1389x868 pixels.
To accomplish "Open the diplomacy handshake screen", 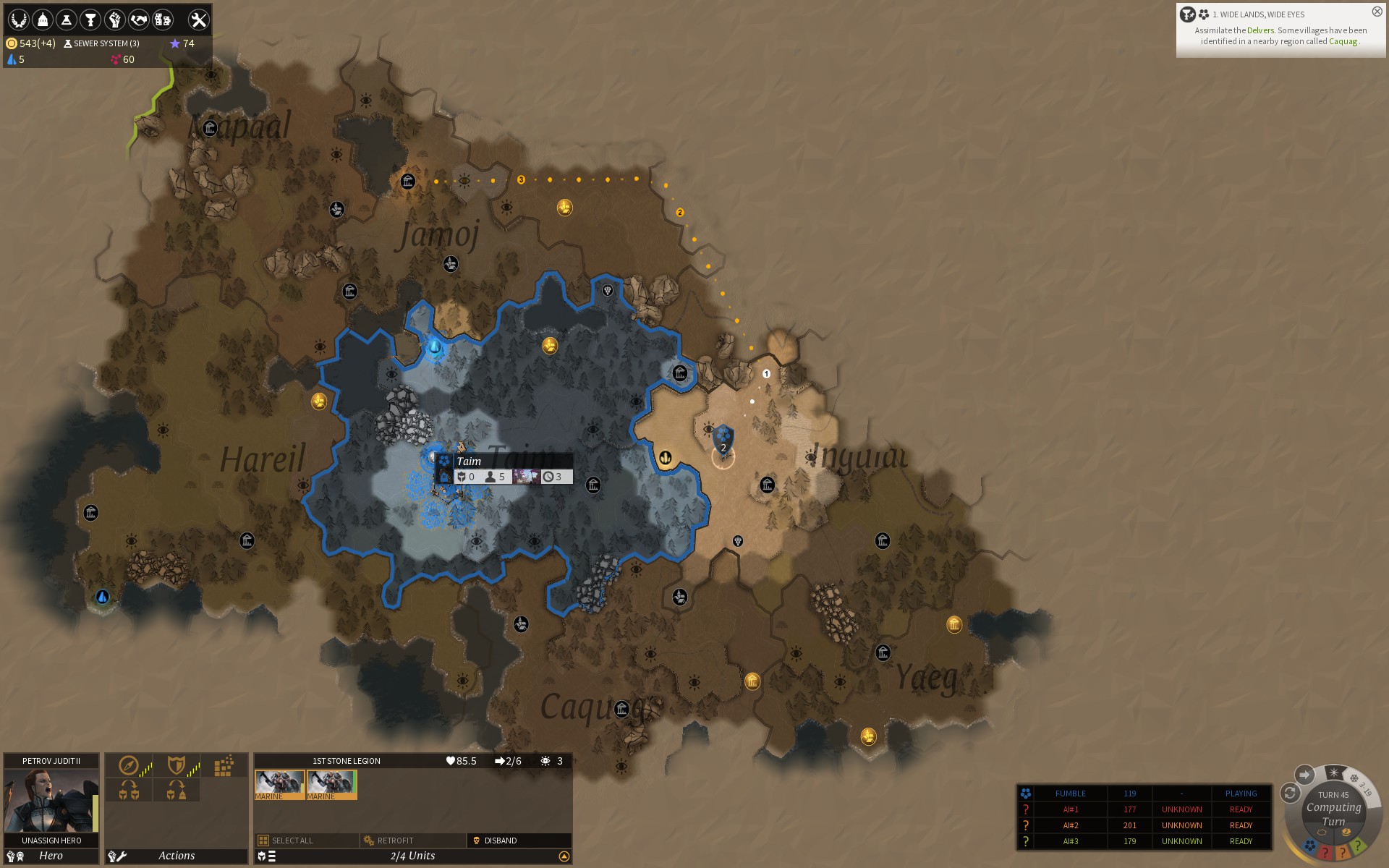I will [138, 20].
